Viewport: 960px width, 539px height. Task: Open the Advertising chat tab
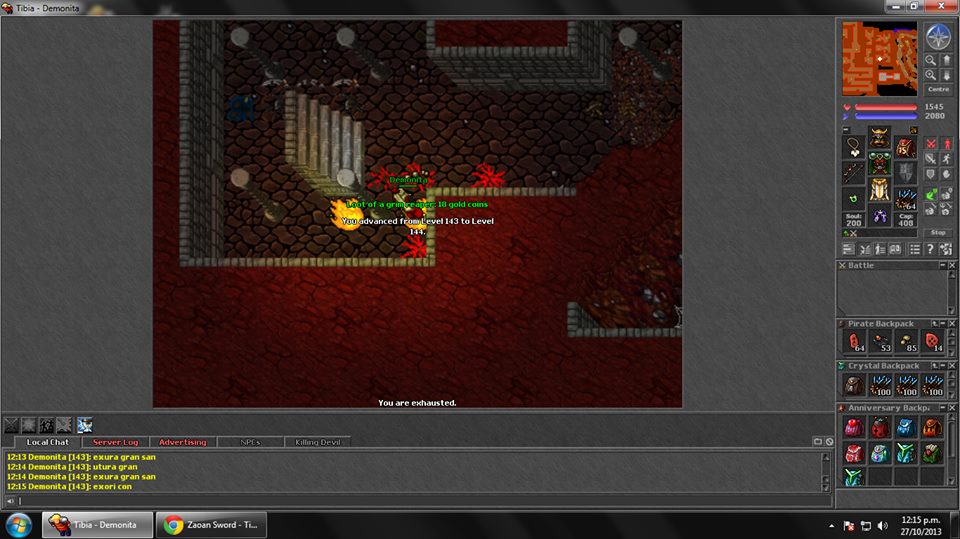182,442
